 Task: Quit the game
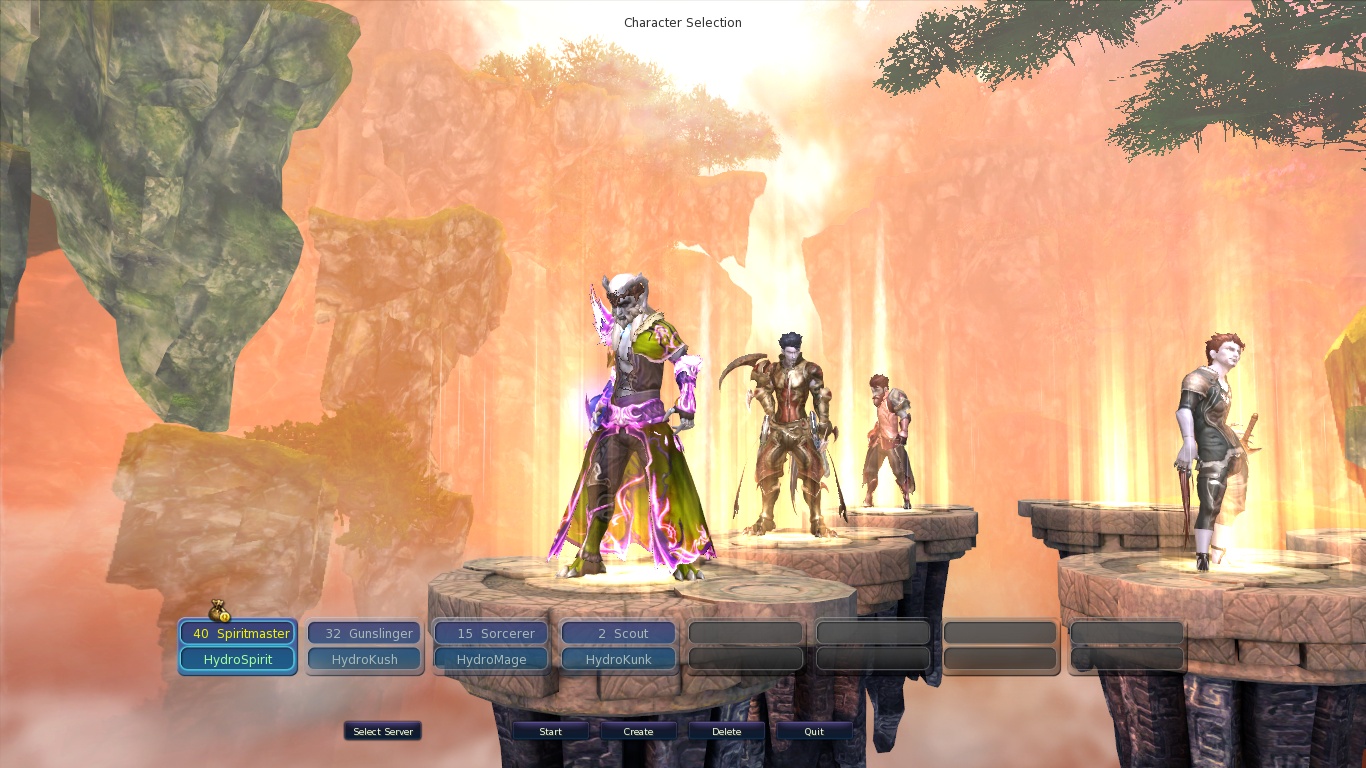click(814, 732)
